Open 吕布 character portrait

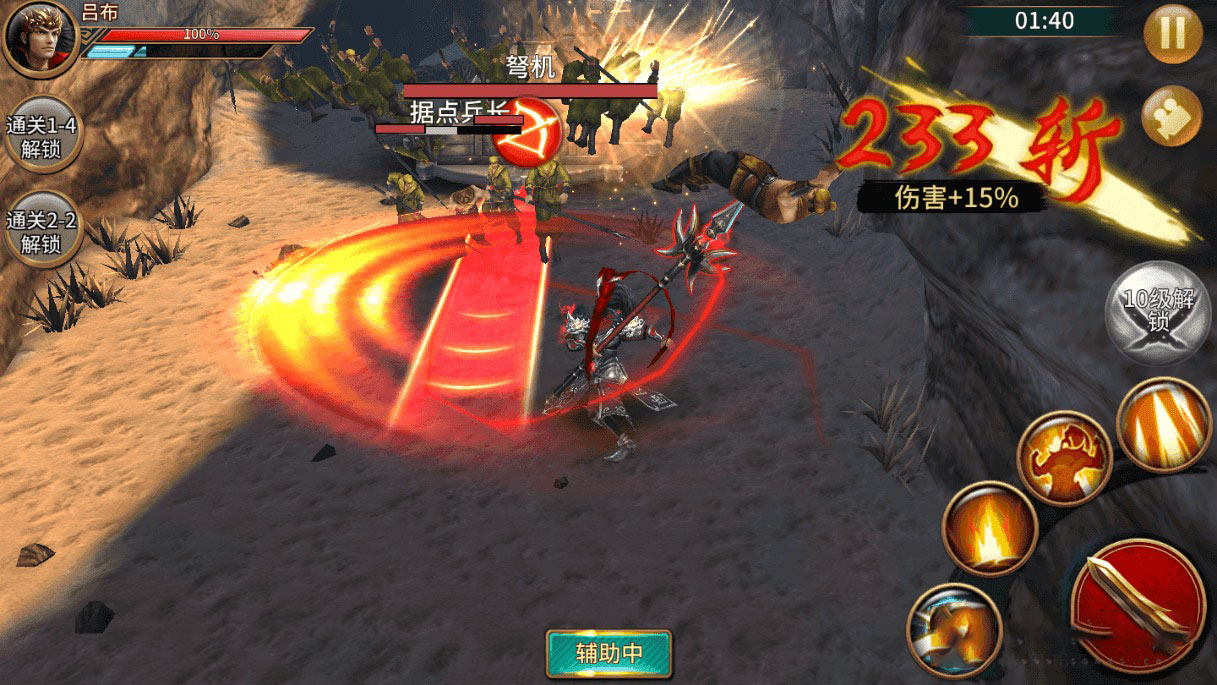[x=39, y=37]
